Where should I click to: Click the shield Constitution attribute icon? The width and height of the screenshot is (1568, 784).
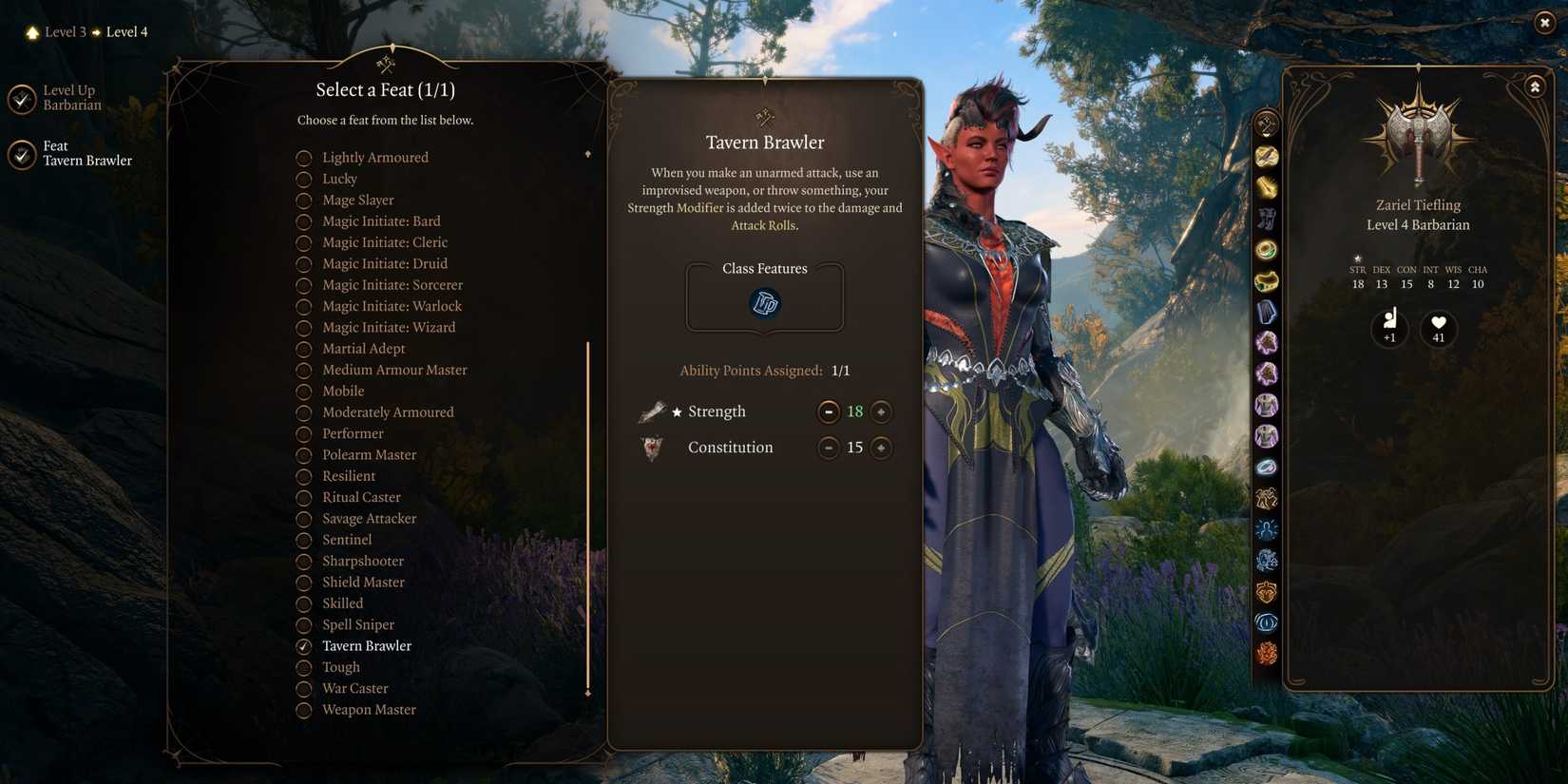click(x=652, y=447)
